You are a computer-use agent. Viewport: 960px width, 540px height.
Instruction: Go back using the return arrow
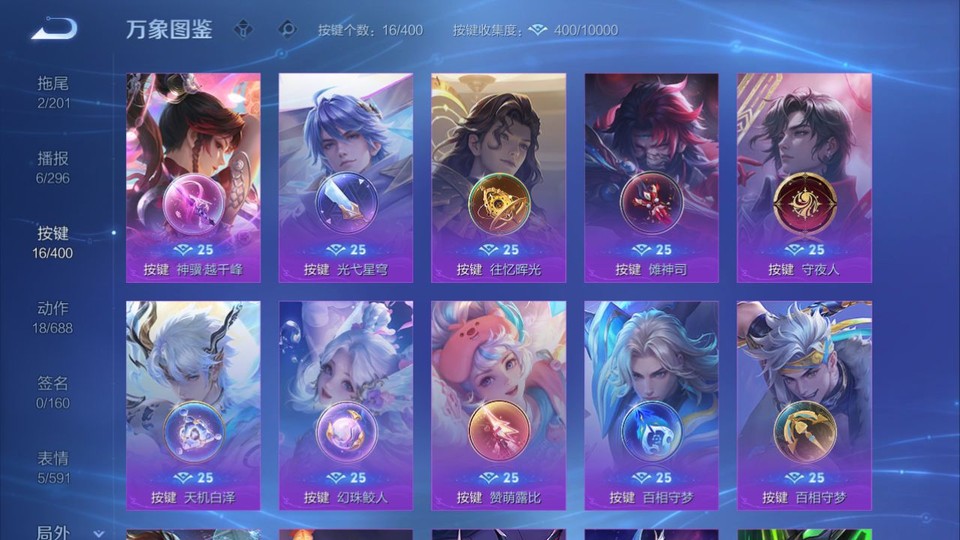click(x=54, y=29)
